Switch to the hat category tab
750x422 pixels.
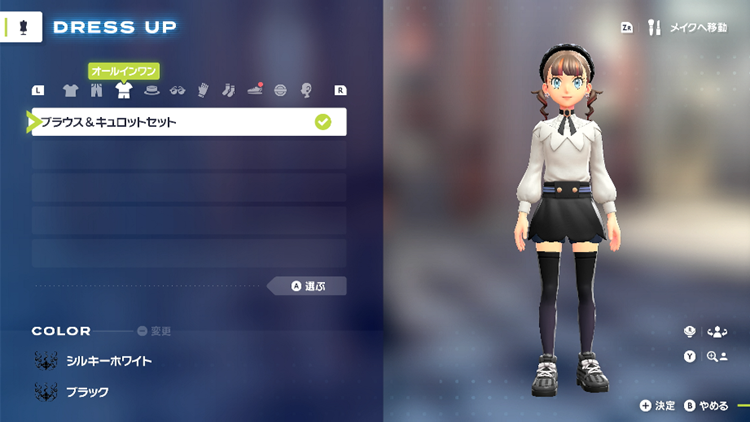151,91
